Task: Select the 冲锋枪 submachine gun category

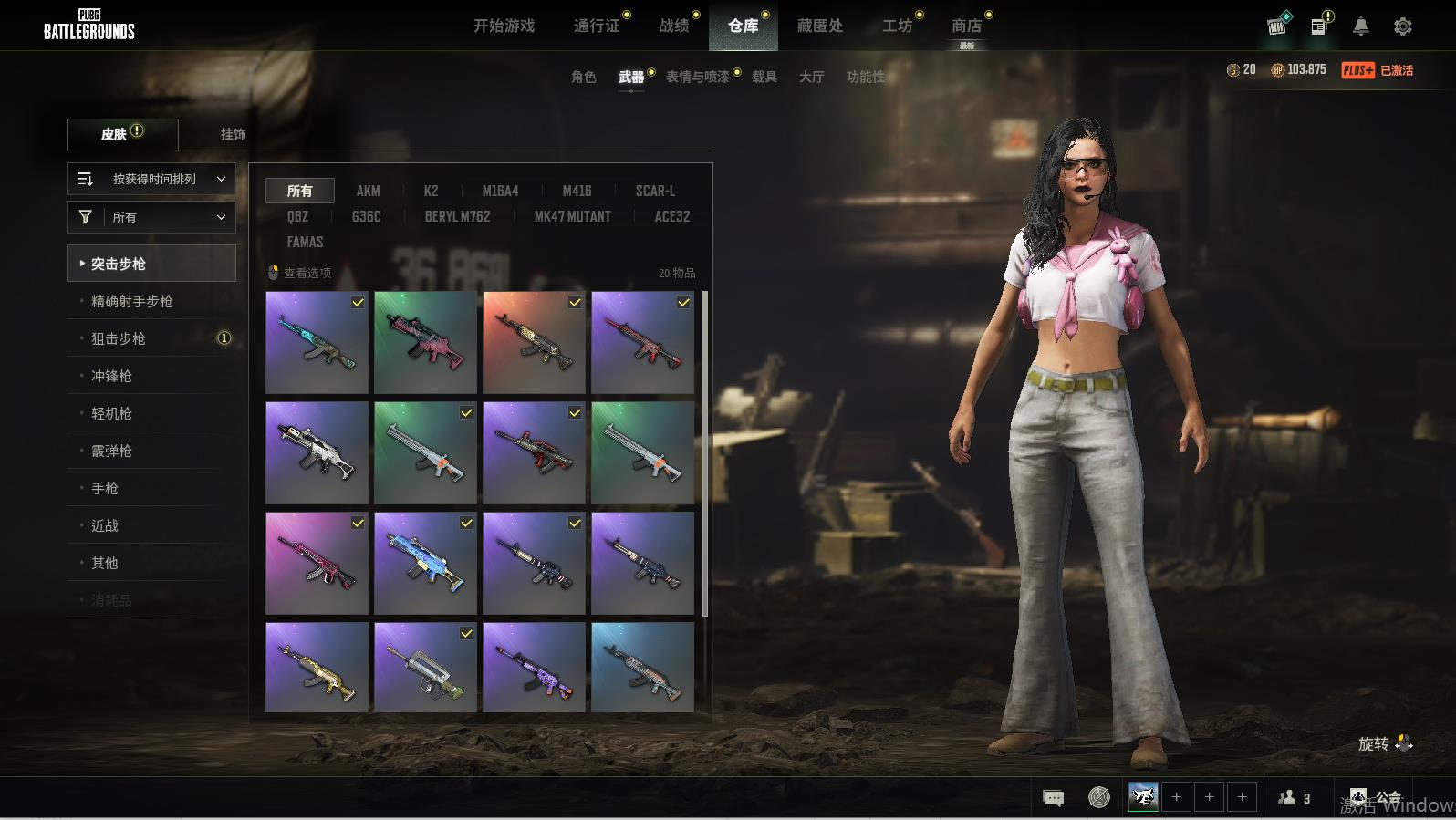Action: click(111, 376)
